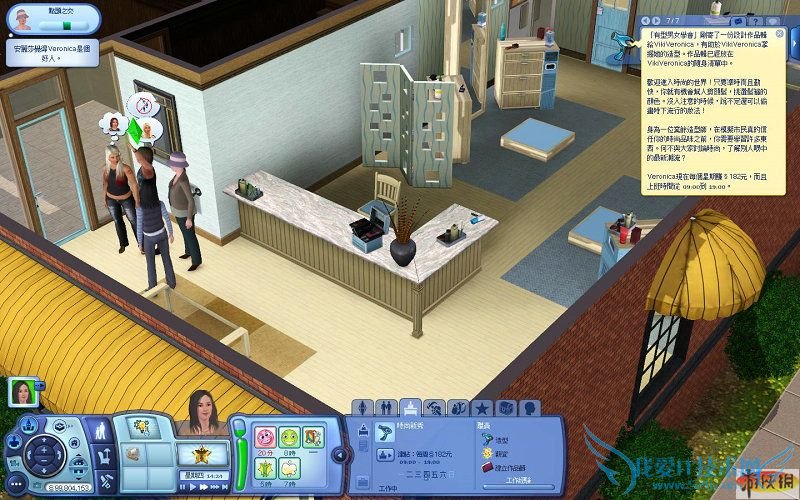Open the Sim head Simology tab

point(530,408)
